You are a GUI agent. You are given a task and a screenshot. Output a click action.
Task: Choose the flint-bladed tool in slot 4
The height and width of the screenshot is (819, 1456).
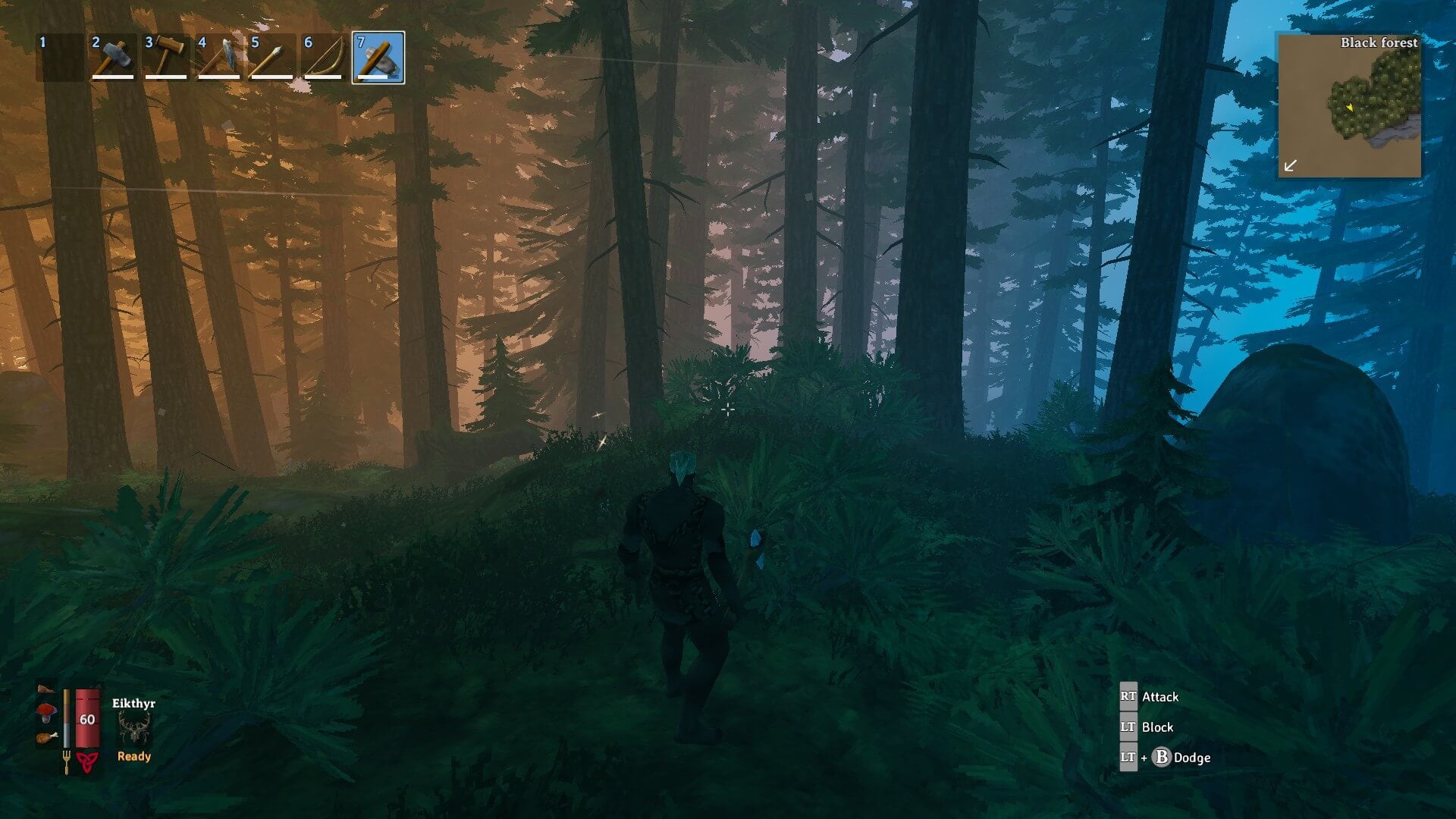tap(219, 57)
